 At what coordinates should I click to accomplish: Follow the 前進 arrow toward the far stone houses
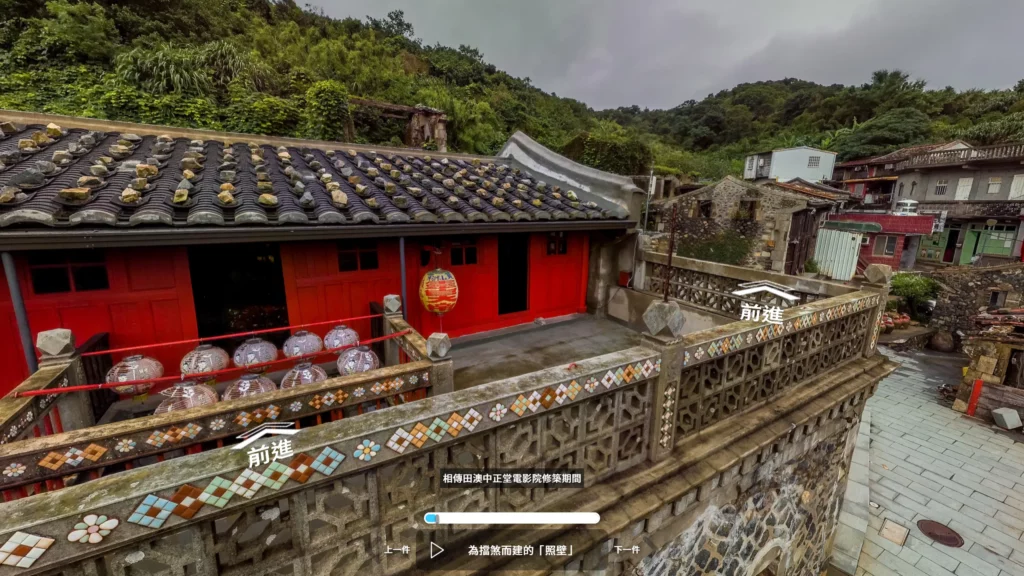[763, 301]
